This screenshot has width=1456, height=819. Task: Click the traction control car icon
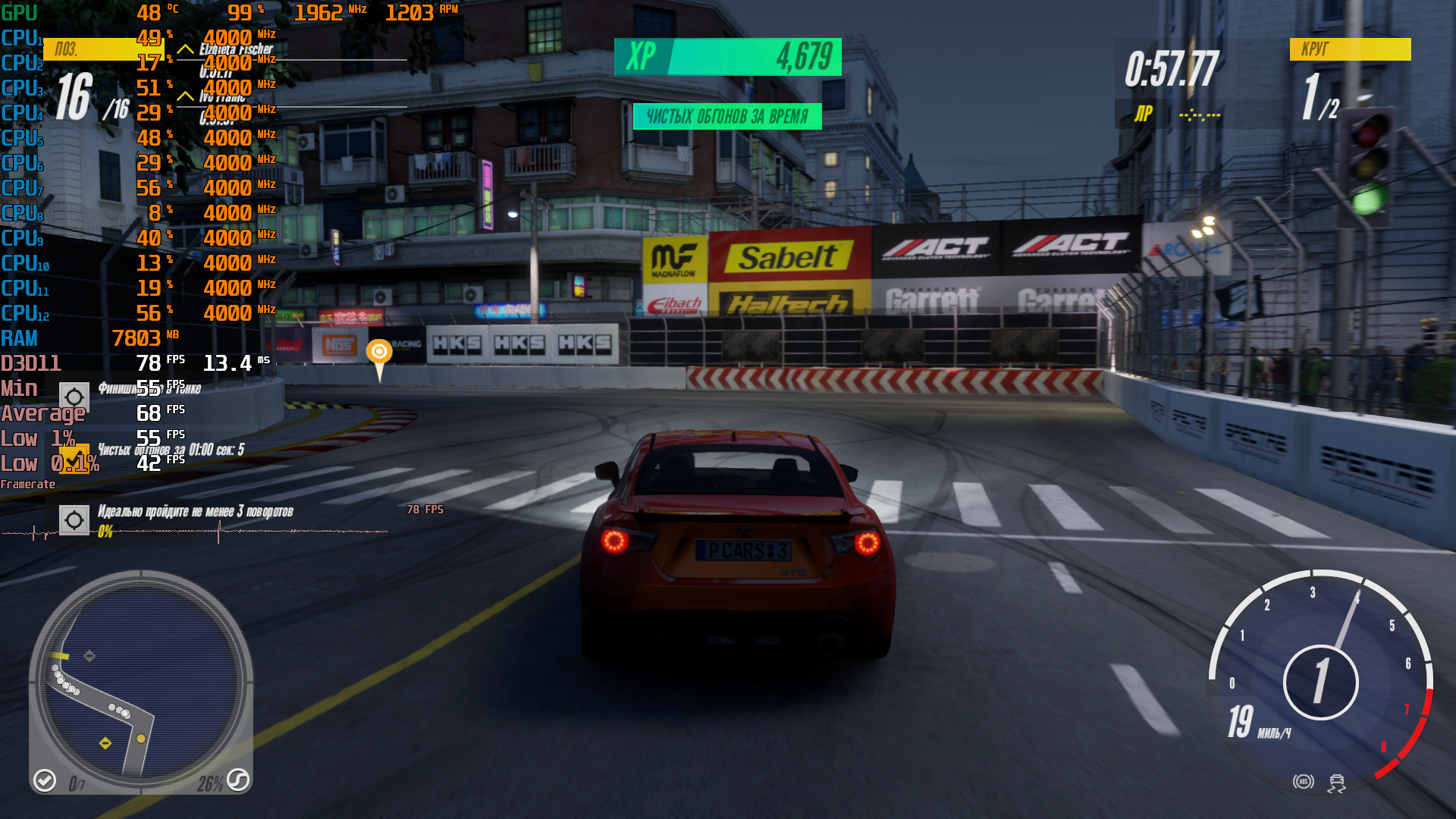click(1336, 783)
